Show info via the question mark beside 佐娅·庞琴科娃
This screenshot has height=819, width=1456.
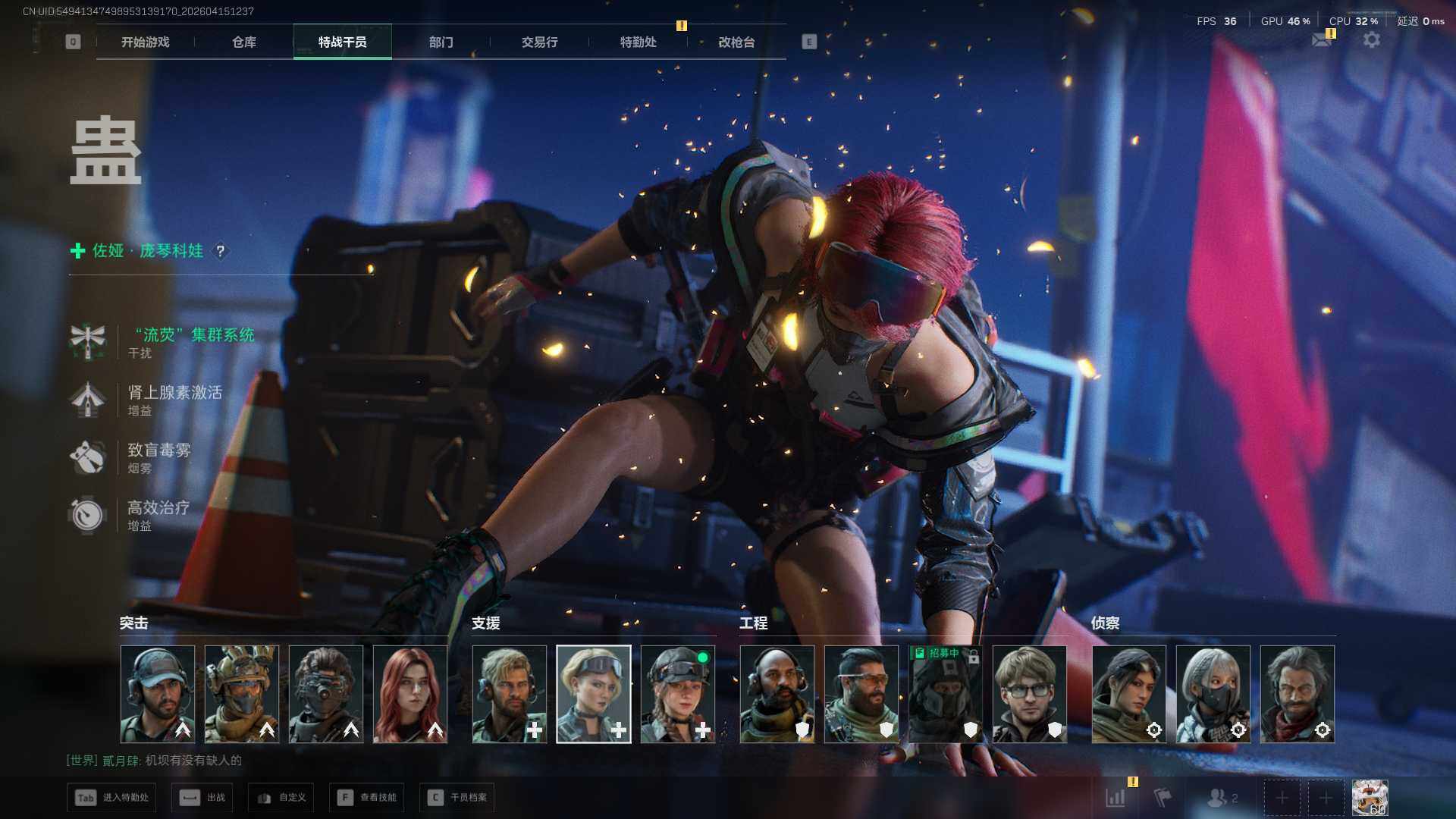coord(220,250)
